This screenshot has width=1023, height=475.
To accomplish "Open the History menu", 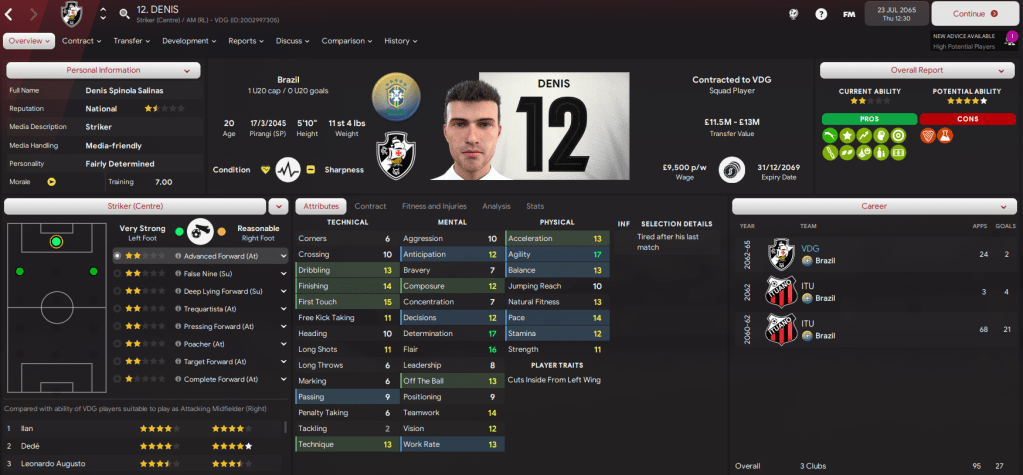I will [401, 41].
